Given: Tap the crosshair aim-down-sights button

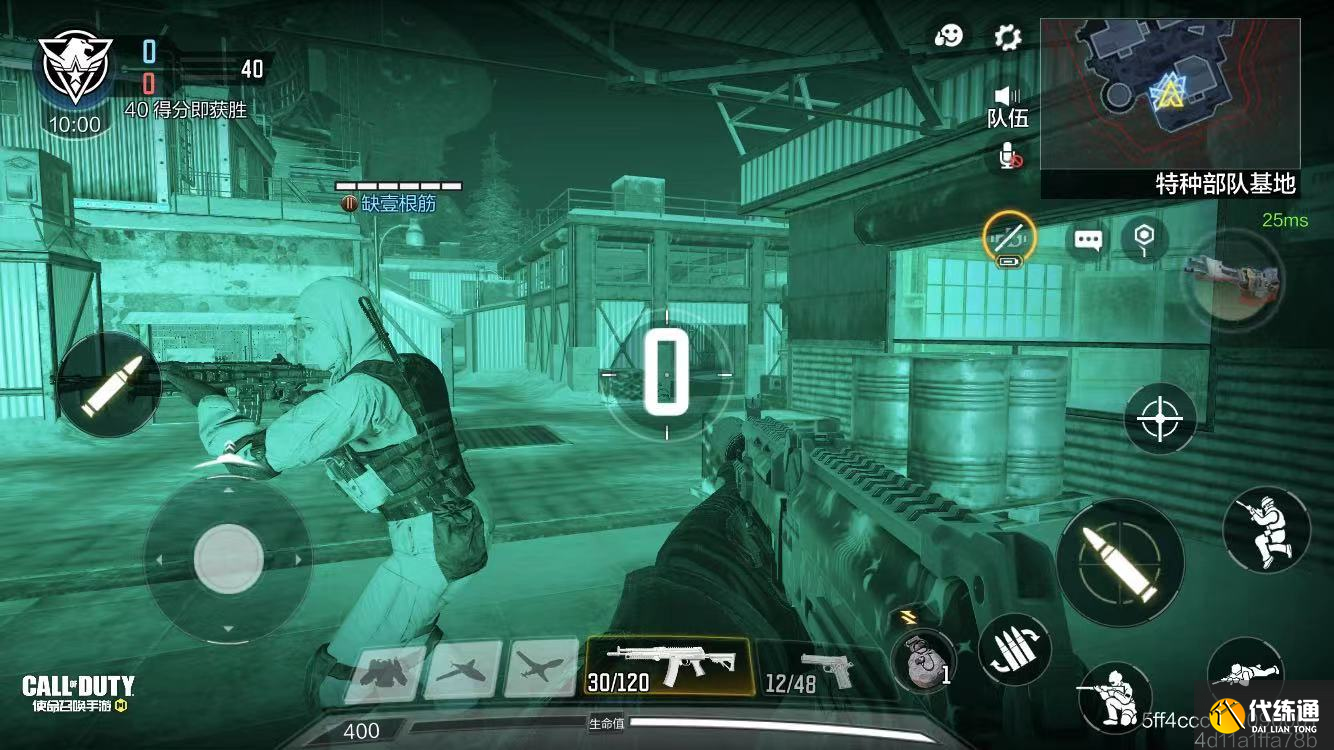Looking at the screenshot, I should [x=1160, y=417].
